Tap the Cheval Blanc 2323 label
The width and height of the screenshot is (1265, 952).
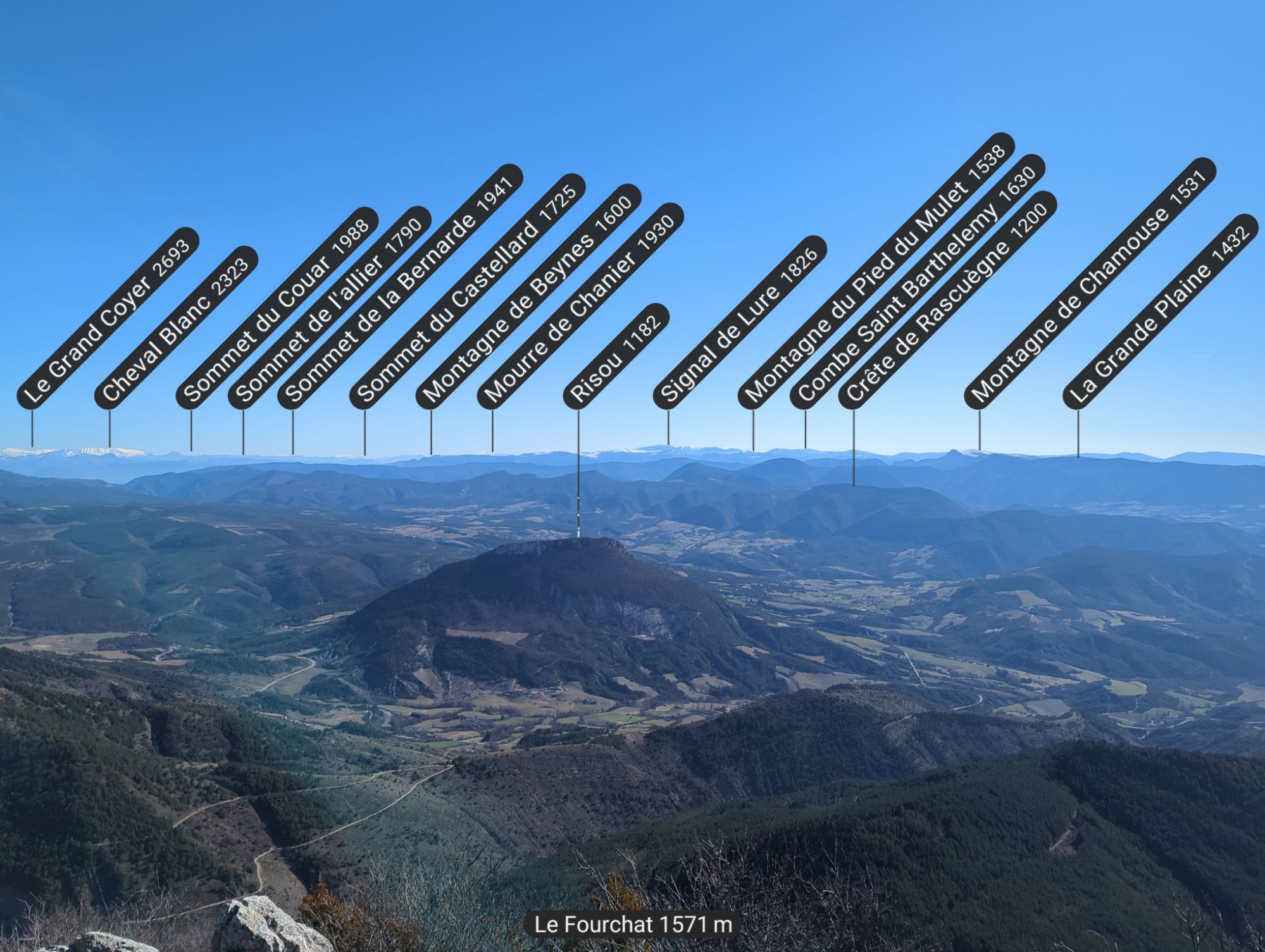click(x=177, y=327)
